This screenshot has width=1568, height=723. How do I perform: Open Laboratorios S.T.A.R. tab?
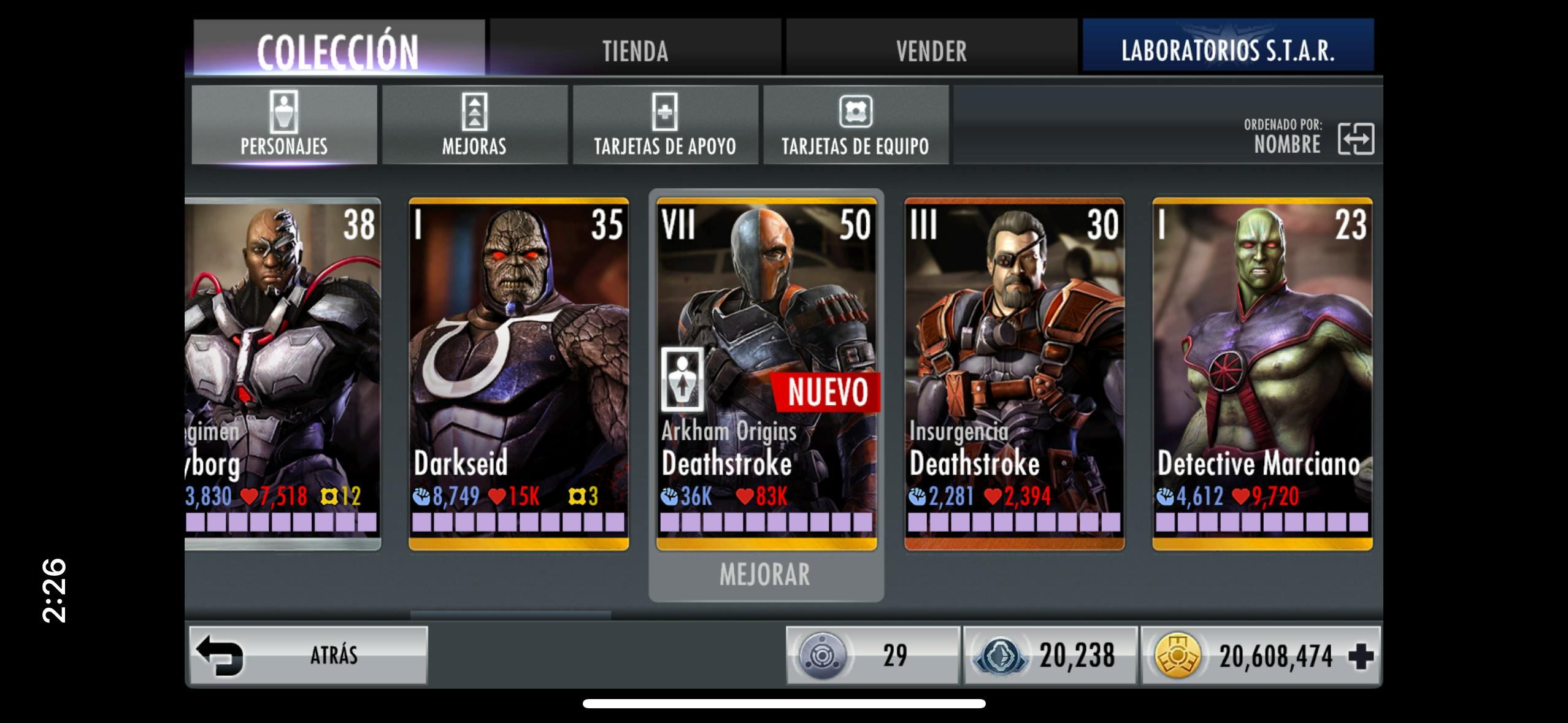click(x=1228, y=49)
